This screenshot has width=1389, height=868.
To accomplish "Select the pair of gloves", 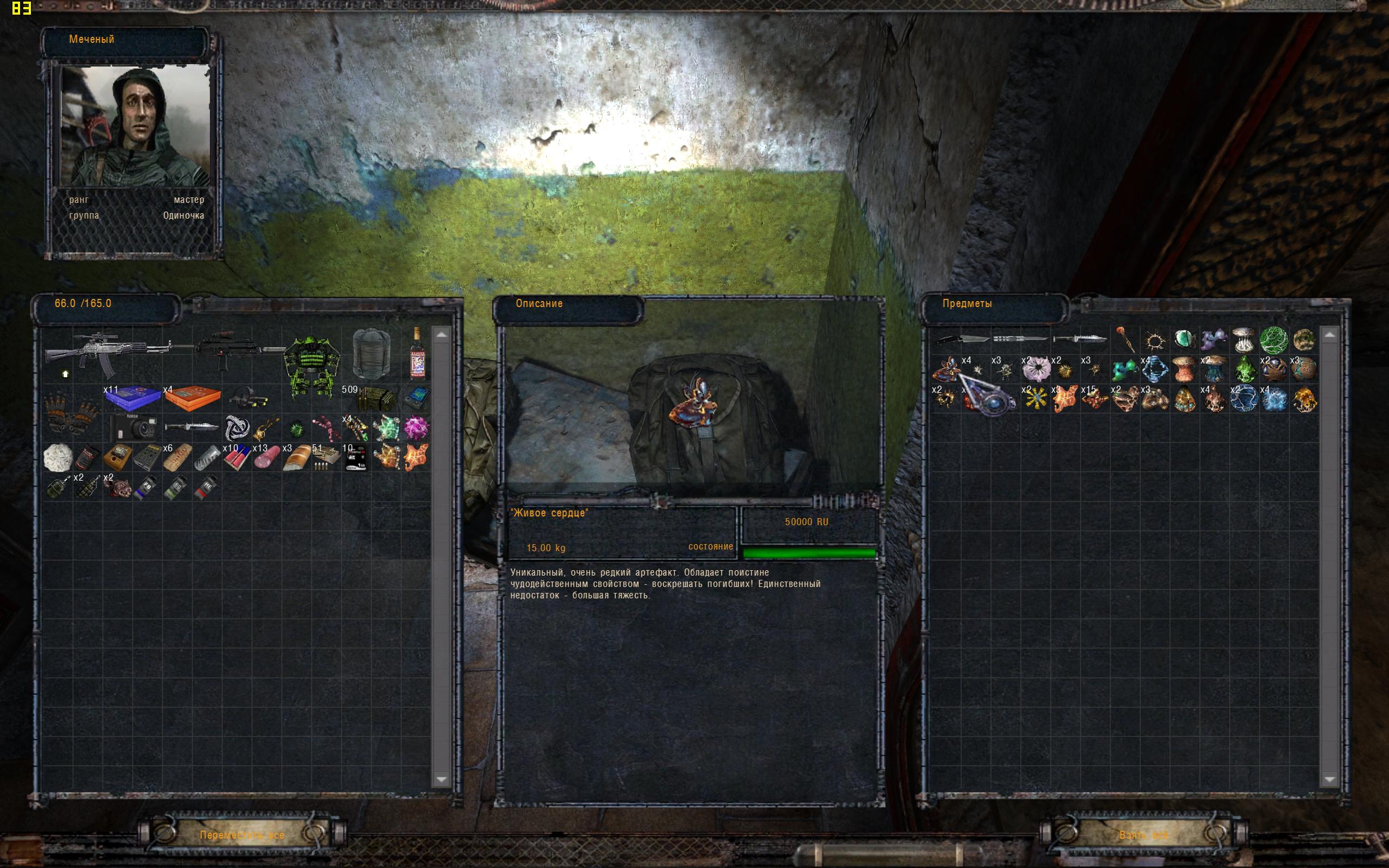I will 73,412.
